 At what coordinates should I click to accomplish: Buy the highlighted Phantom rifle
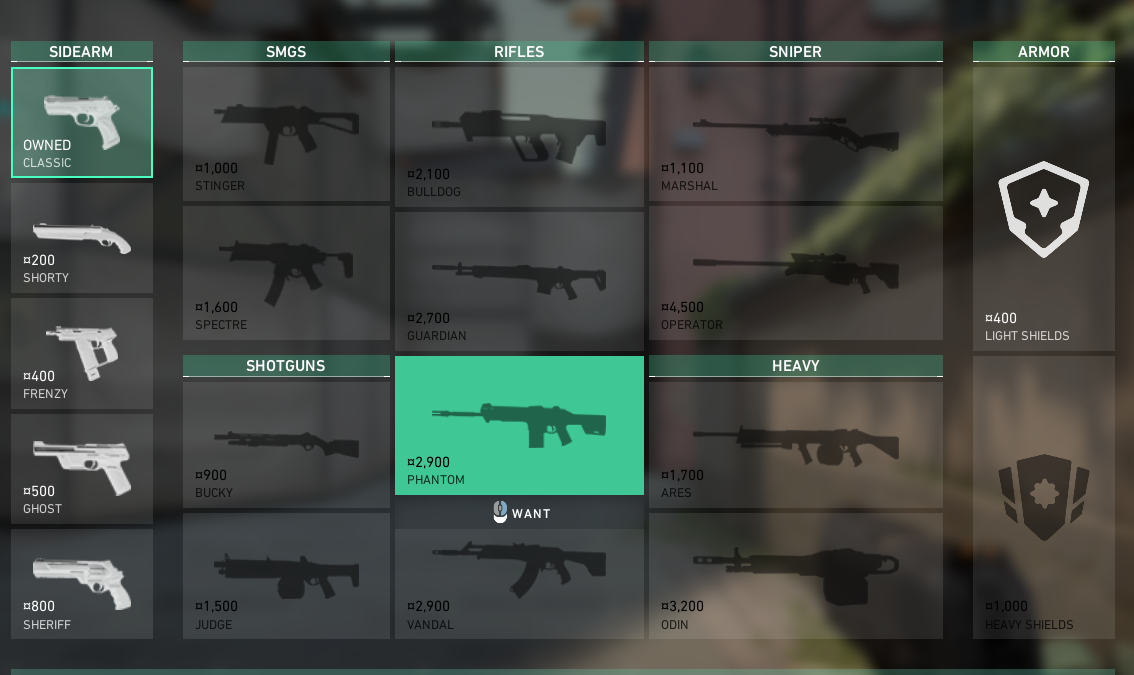(519, 425)
